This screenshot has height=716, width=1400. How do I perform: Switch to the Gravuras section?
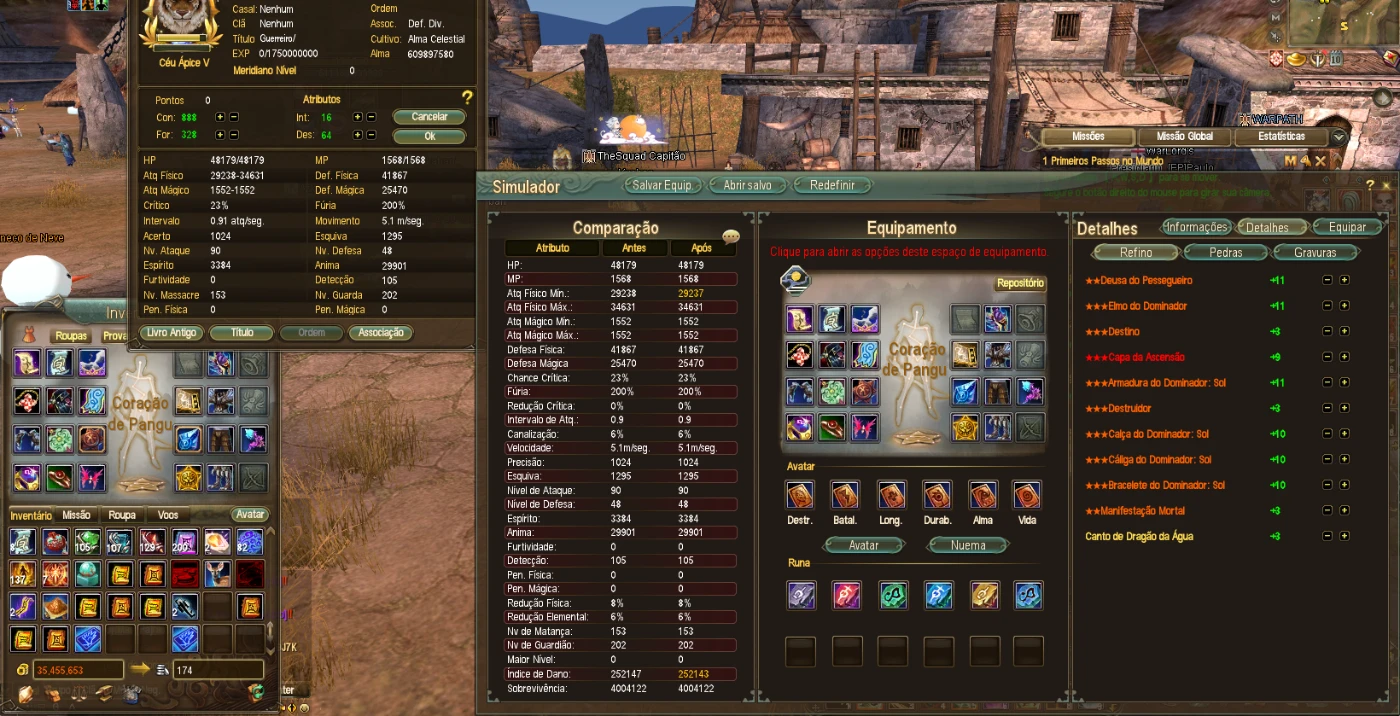point(1315,253)
